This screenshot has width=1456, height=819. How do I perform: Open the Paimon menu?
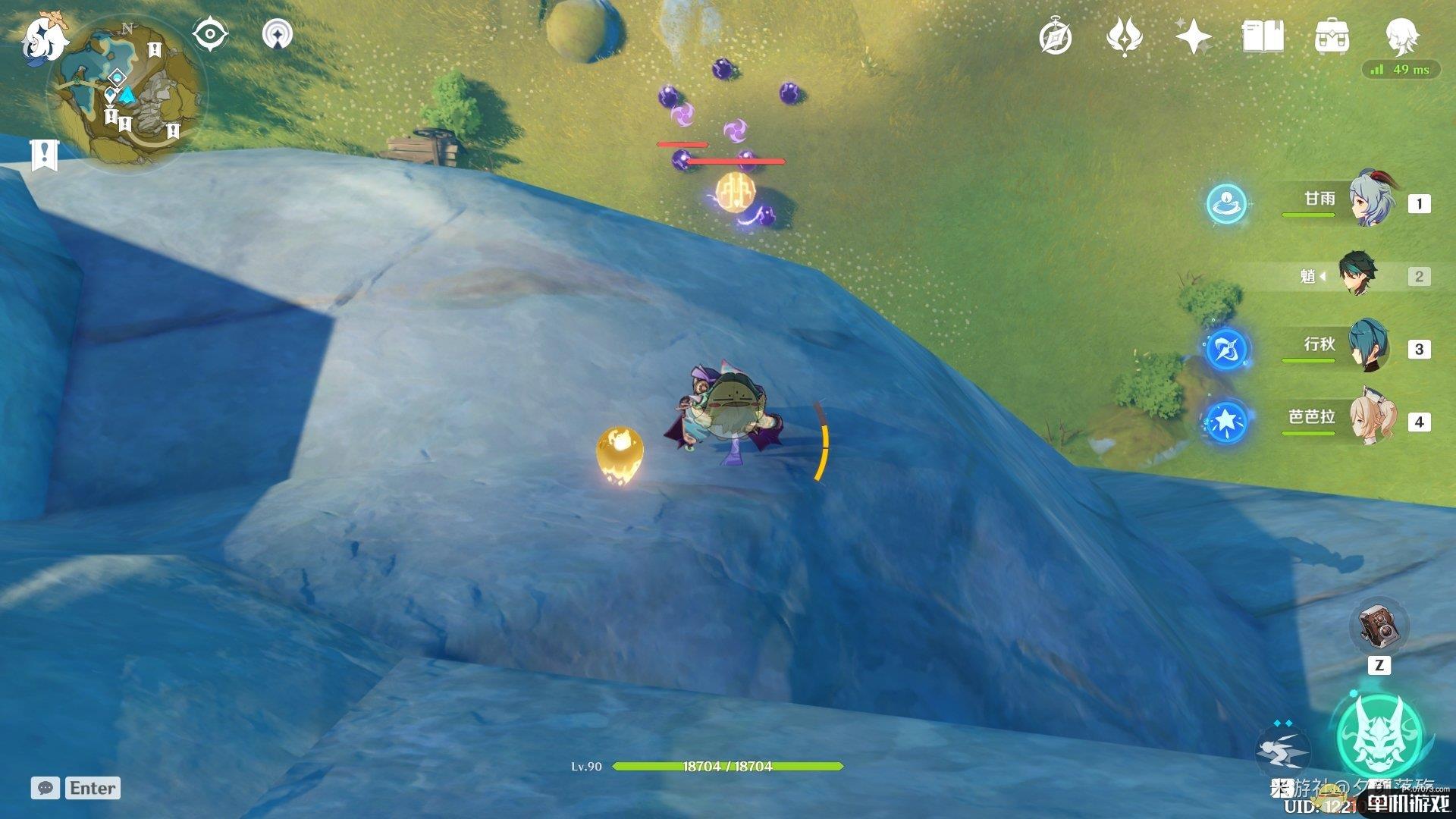click(44, 38)
